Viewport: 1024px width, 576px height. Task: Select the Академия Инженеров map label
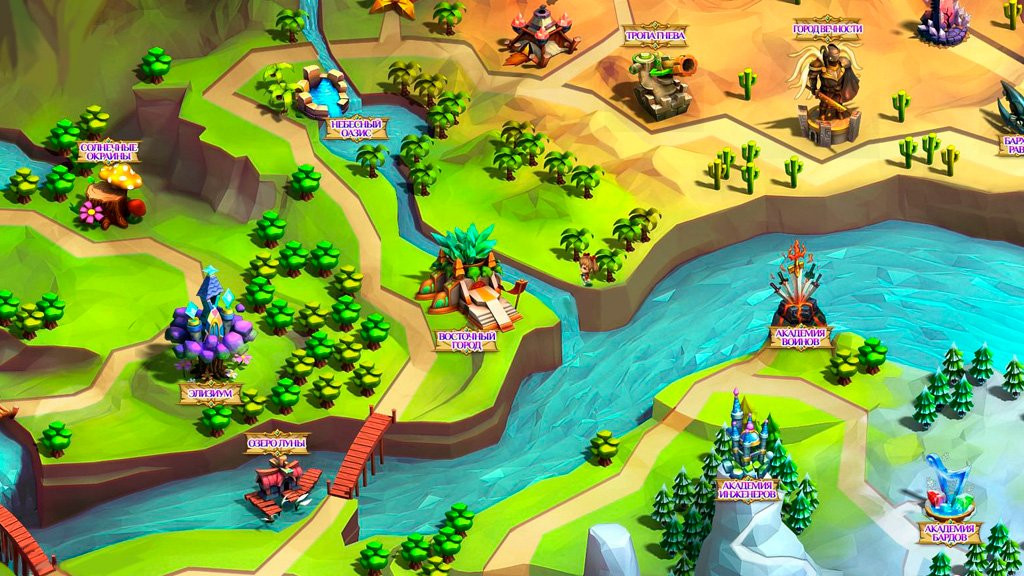(x=746, y=489)
